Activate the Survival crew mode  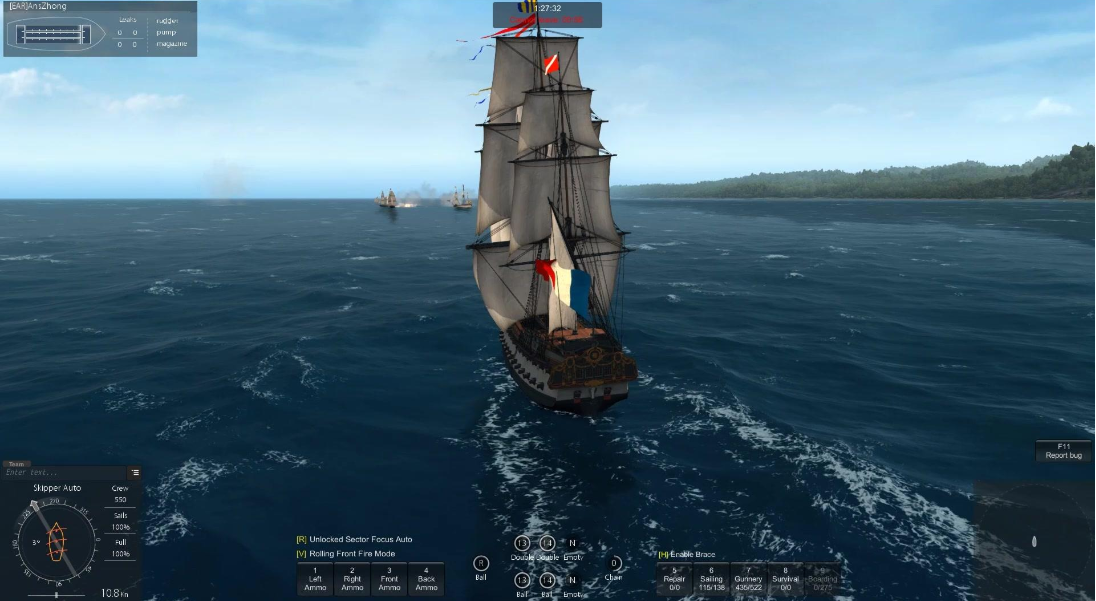coord(785,579)
